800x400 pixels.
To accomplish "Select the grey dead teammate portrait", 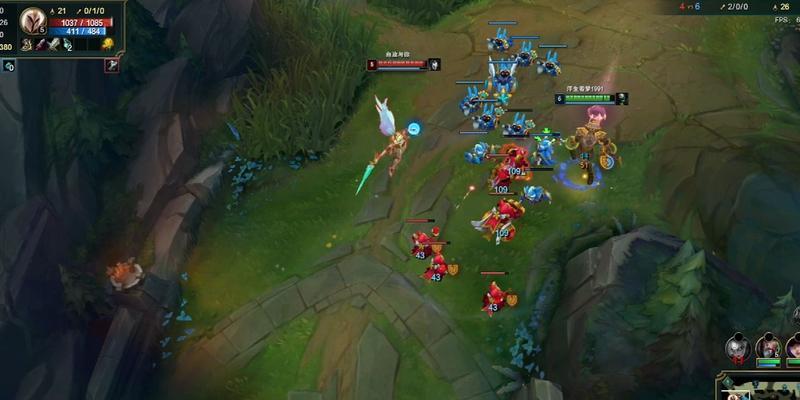I will [x=737, y=347].
